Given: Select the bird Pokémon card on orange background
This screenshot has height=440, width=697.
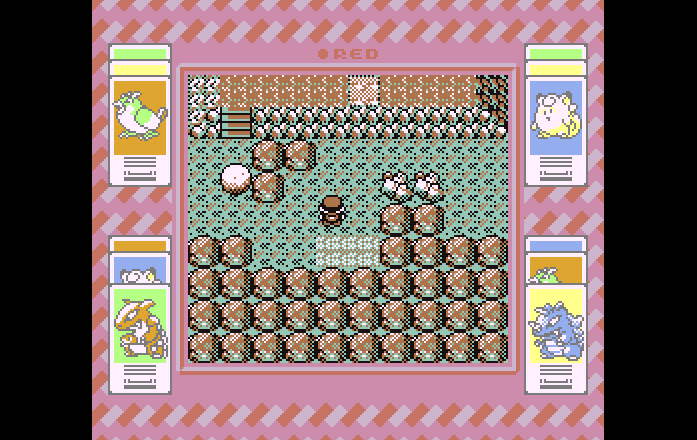Looking at the screenshot, I should pyautogui.click(x=140, y=117).
